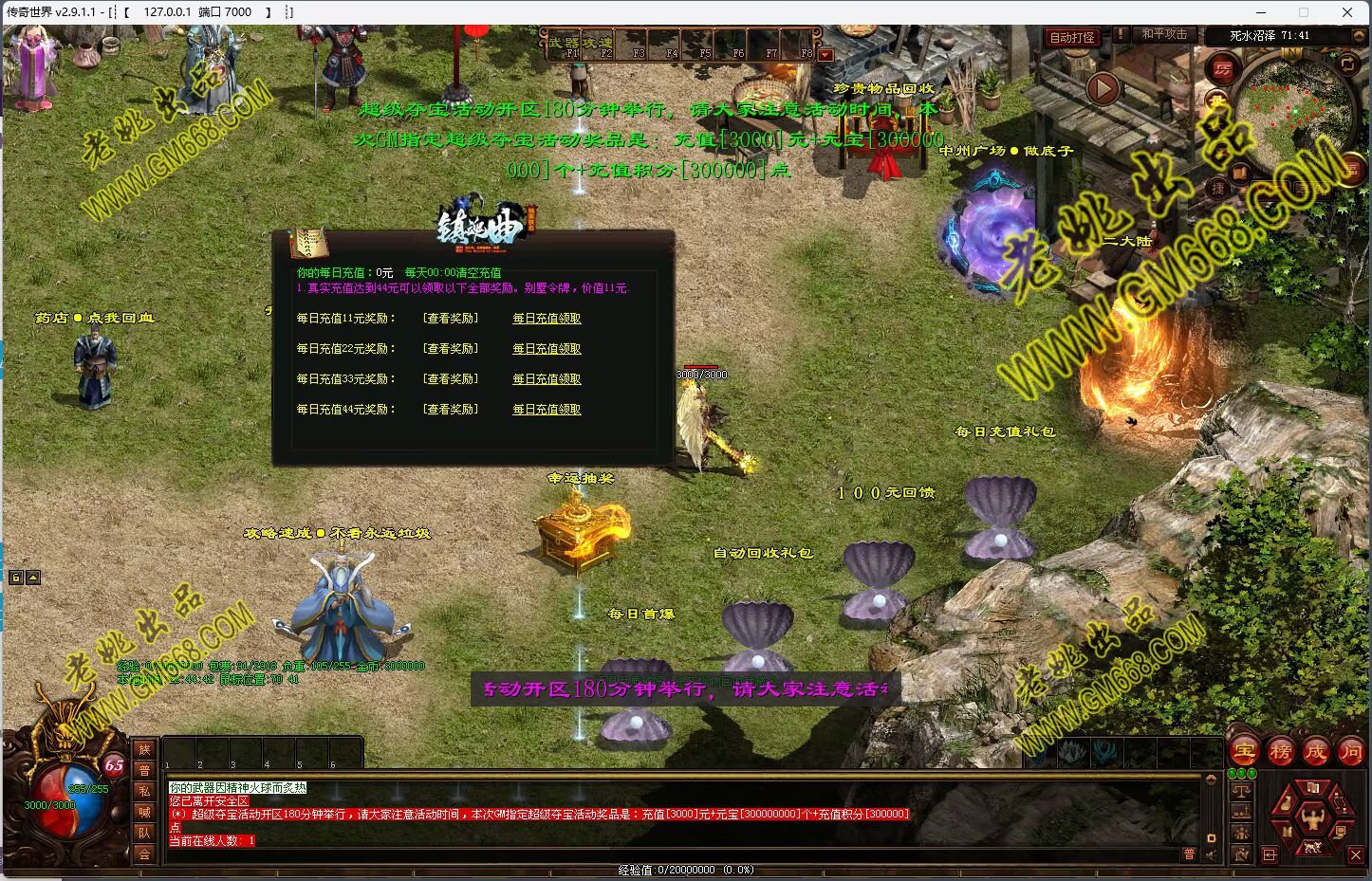This screenshot has height=881, width=1372.
Task: Open the 问 help button
Action: 1350,752
